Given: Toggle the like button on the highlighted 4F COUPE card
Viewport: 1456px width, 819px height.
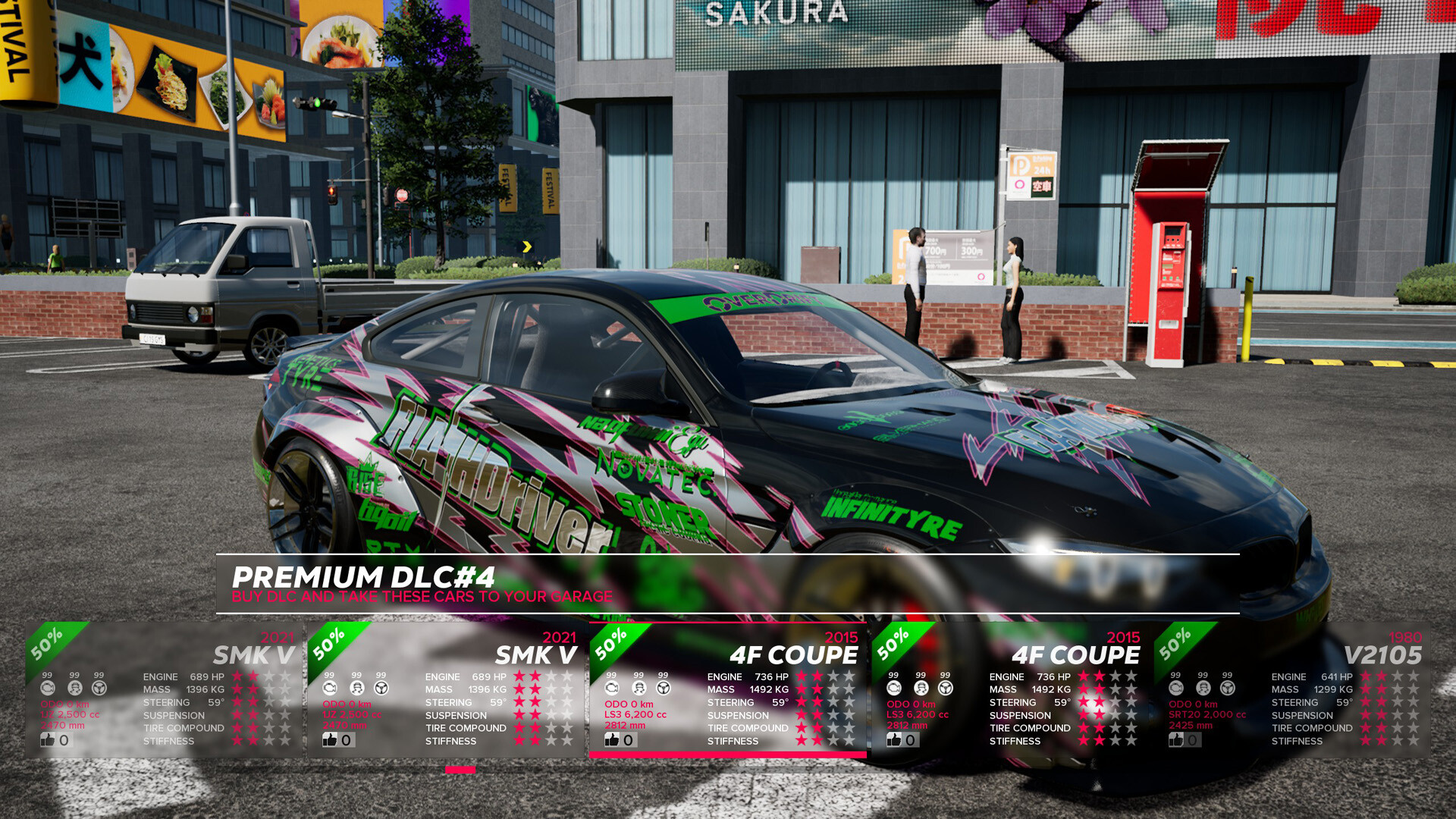Looking at the screenshot, I should tap(612, 739).
